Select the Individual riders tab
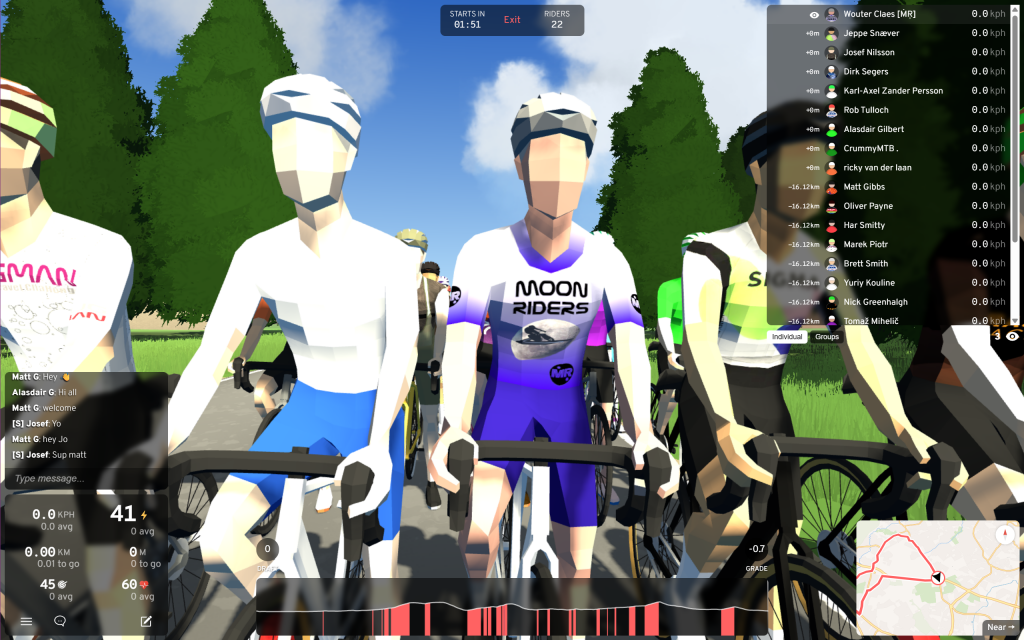This screenshot has width=1024, height=640. pyautogui.click(x=788, y=337)
